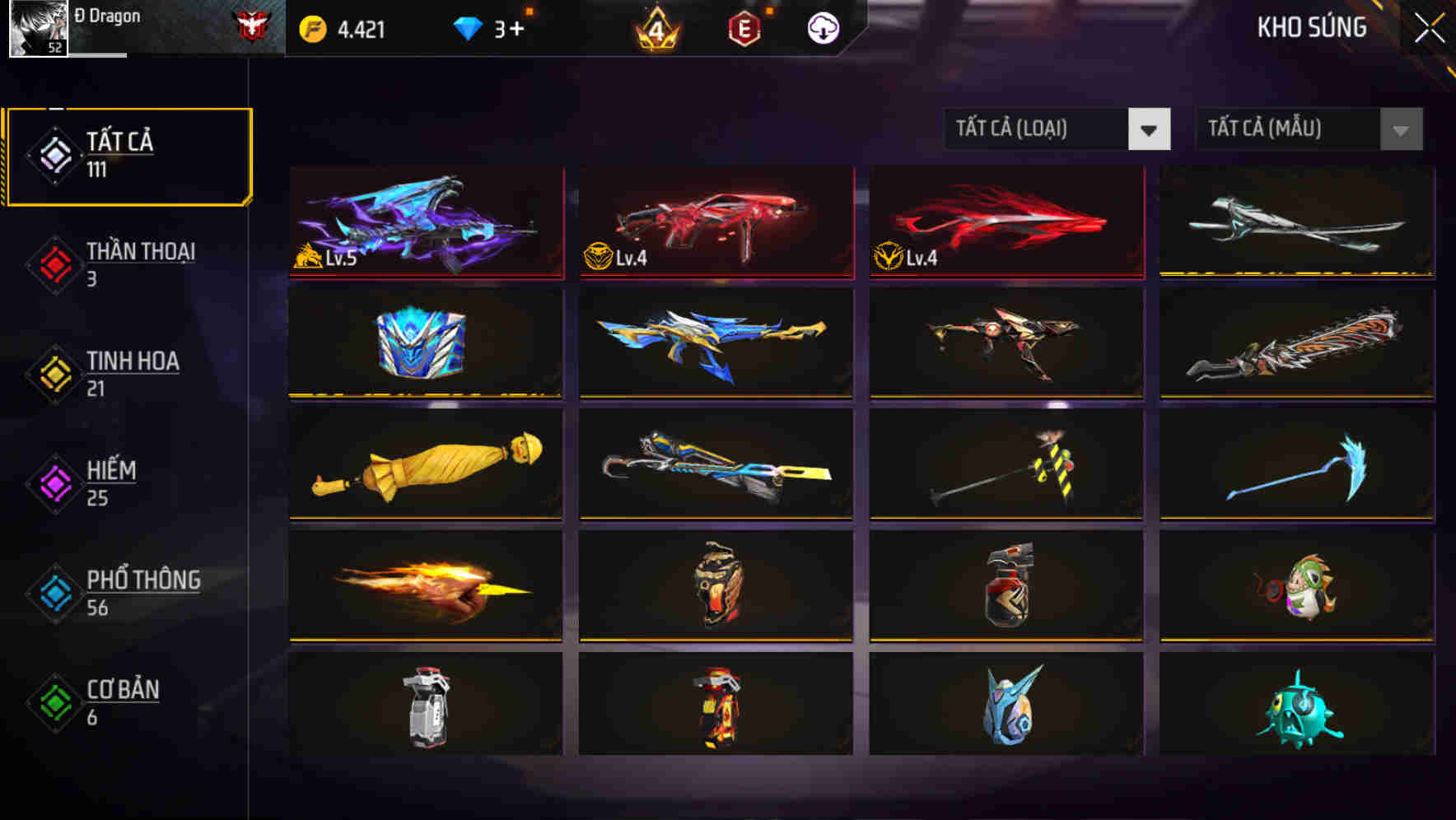The image size is (1456, 820).
Task: Switch to the TINH HOA category tab
Action: [54, 373]
